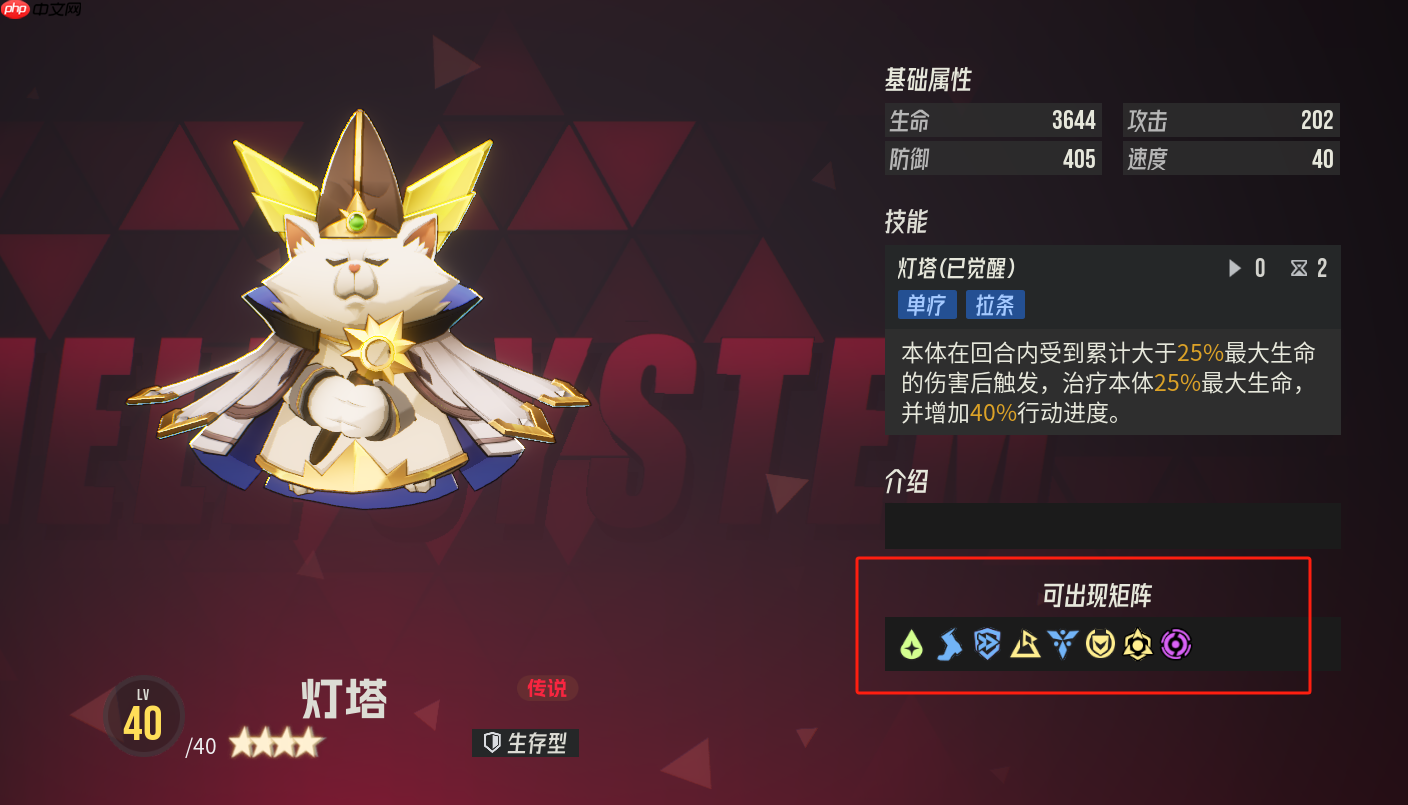Select the blue shield matrix icon
The height and width of the screenshot is (805, 1408).
(987, 645)
